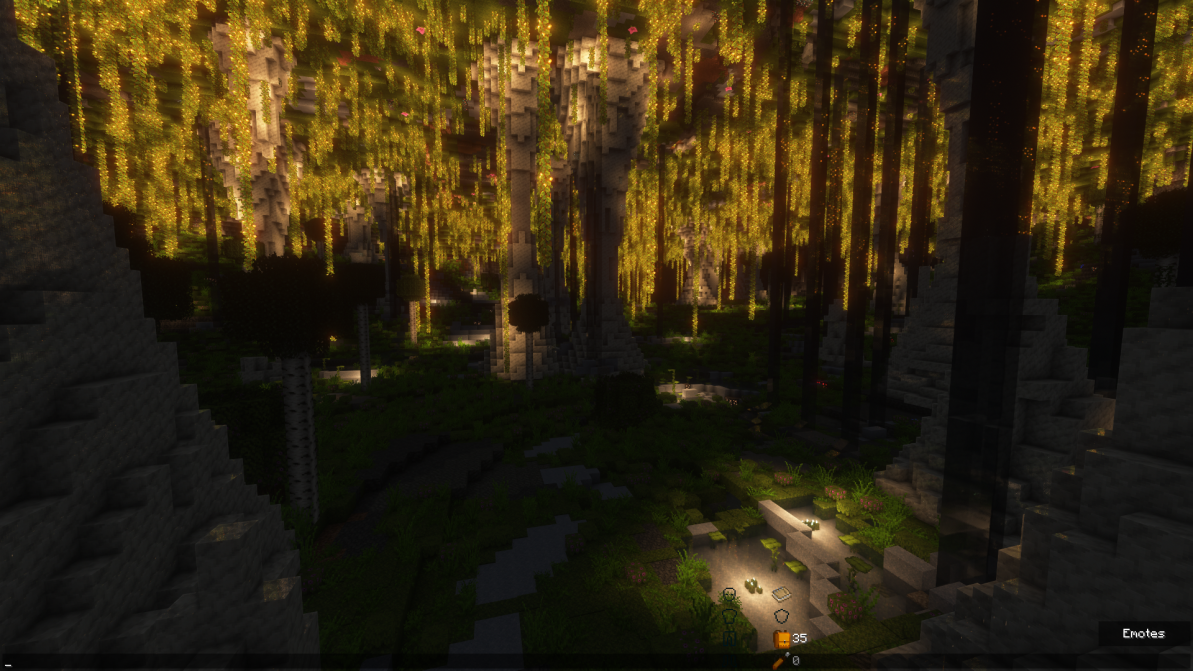Select the empty helmet armor slot
The image size is (1193, 671).
coord(729,595)
